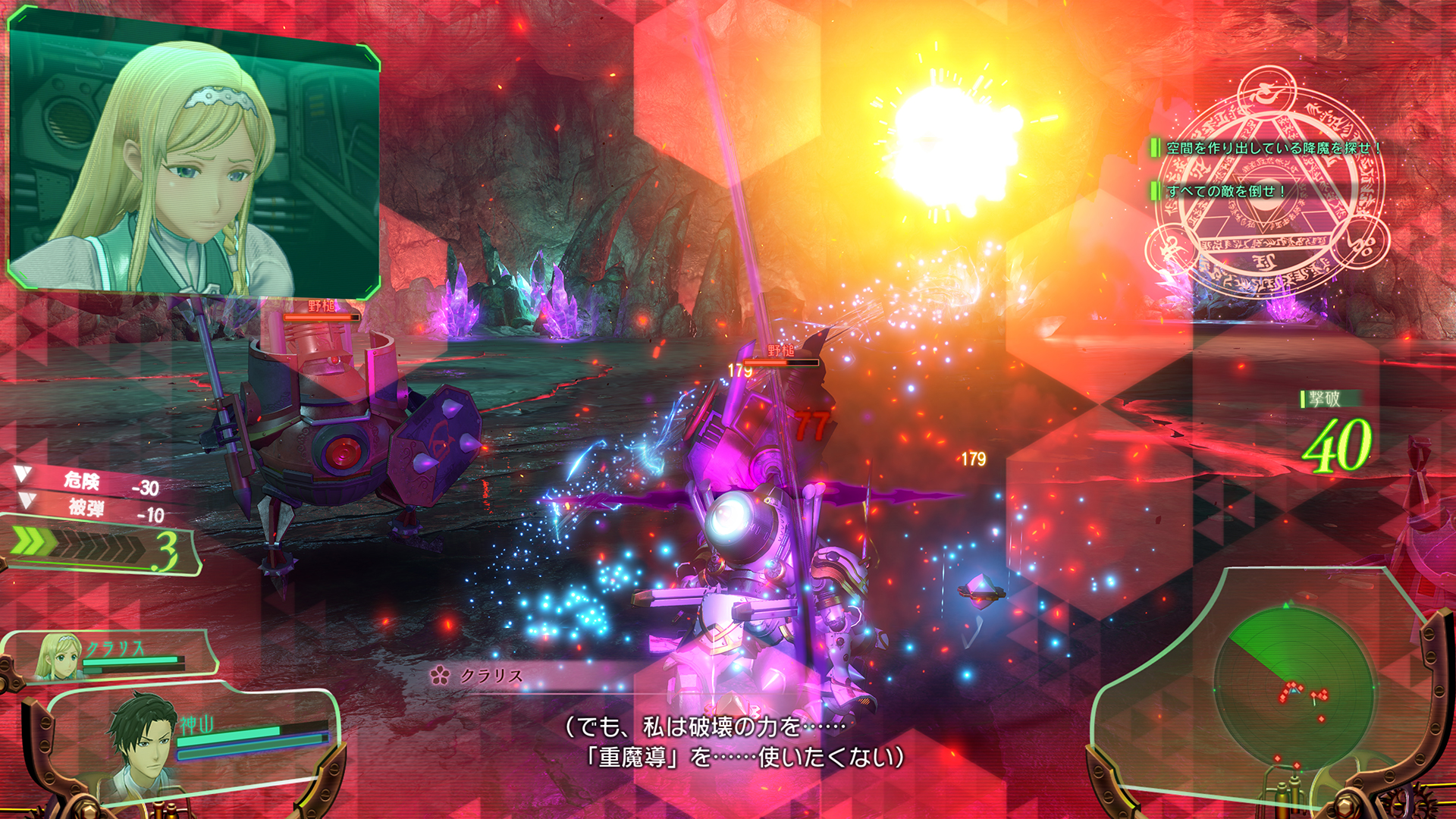The width and height of the screenshot is (1456, 819).
Task: Select Clarice's party portrait
Action: point(59,657)
